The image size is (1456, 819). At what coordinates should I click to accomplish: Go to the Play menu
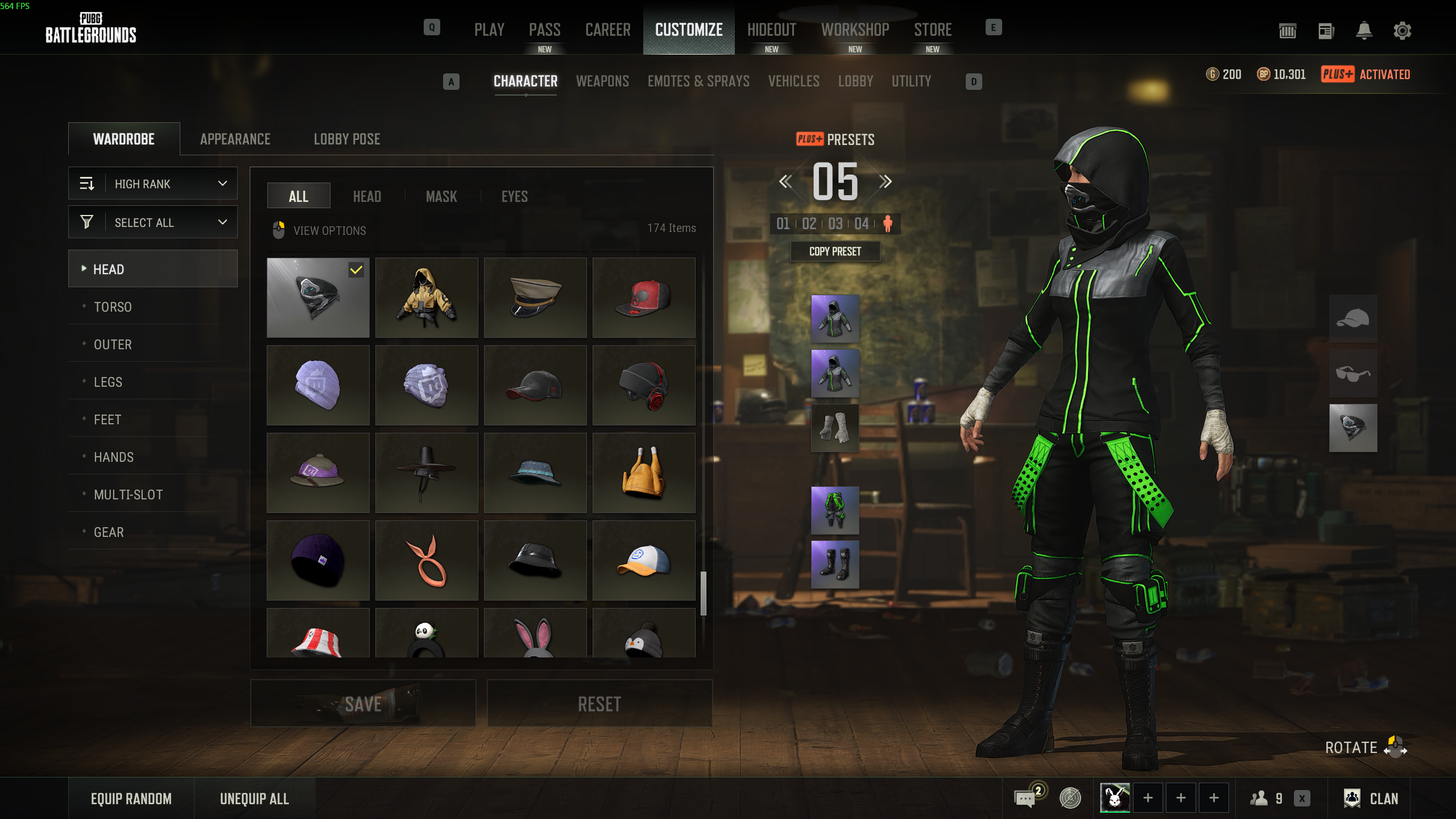489,30
